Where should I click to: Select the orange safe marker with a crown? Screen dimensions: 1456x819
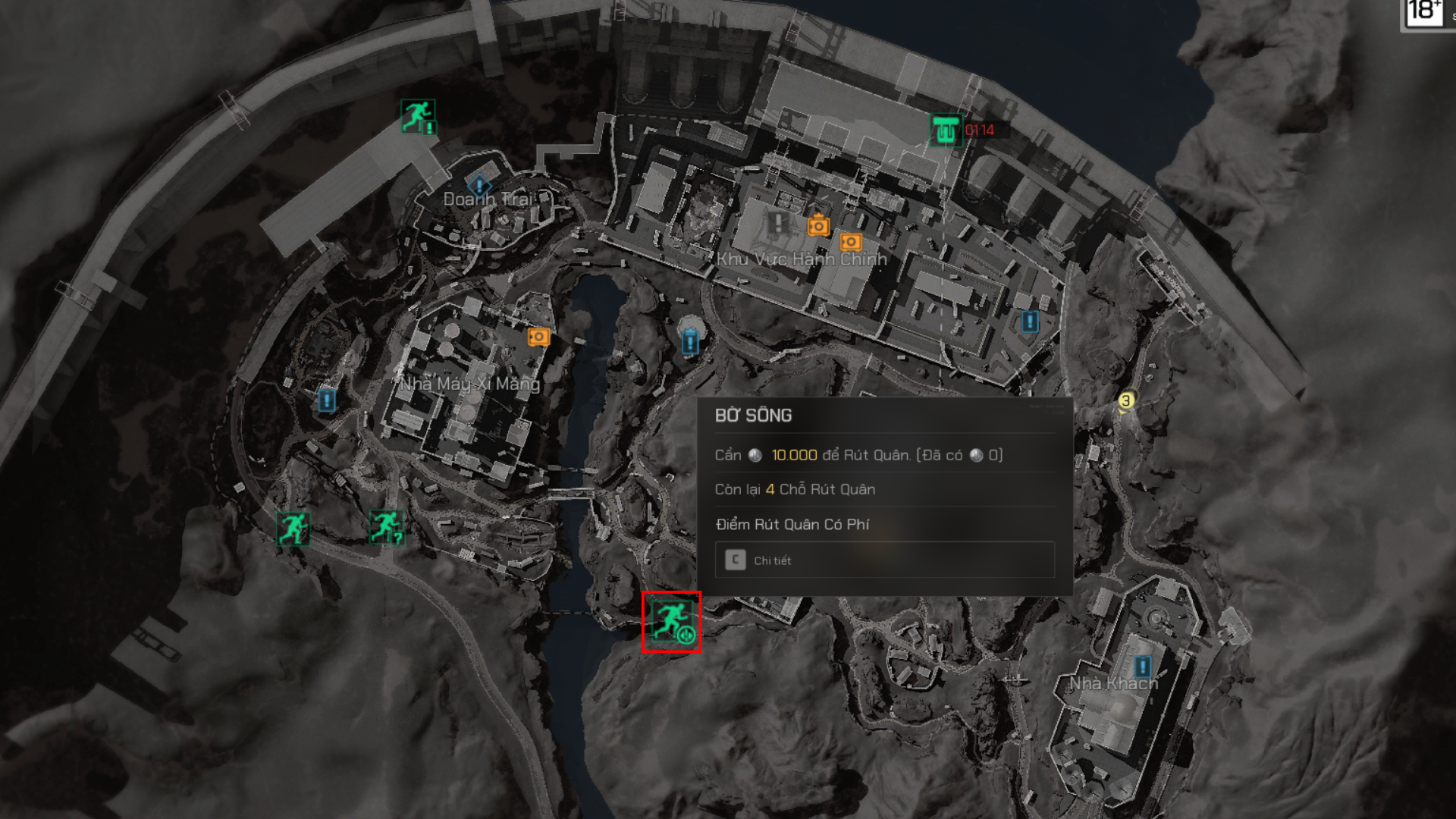coord(818,225)
